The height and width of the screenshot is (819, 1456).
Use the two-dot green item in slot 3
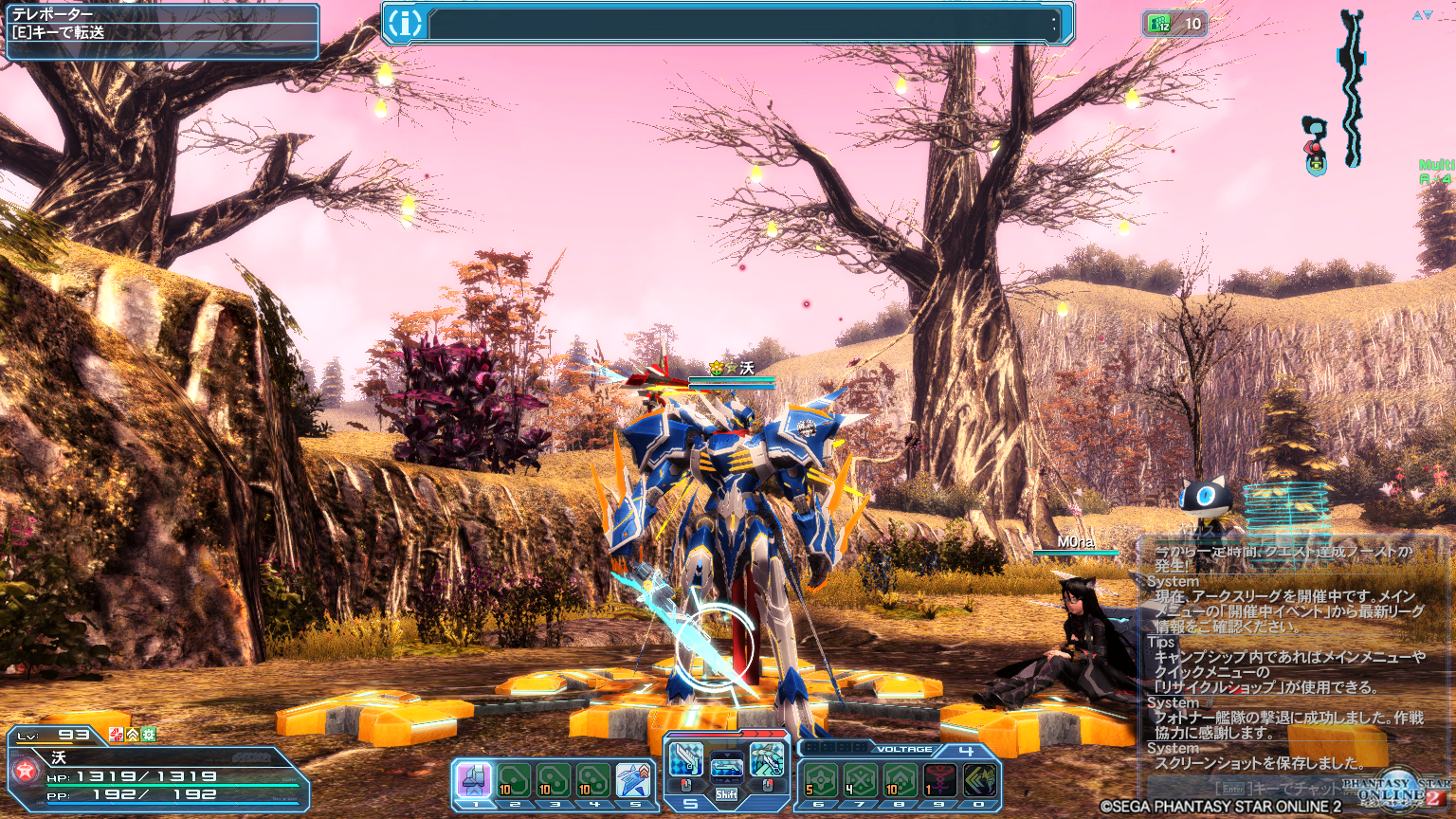tap(554, 781)
